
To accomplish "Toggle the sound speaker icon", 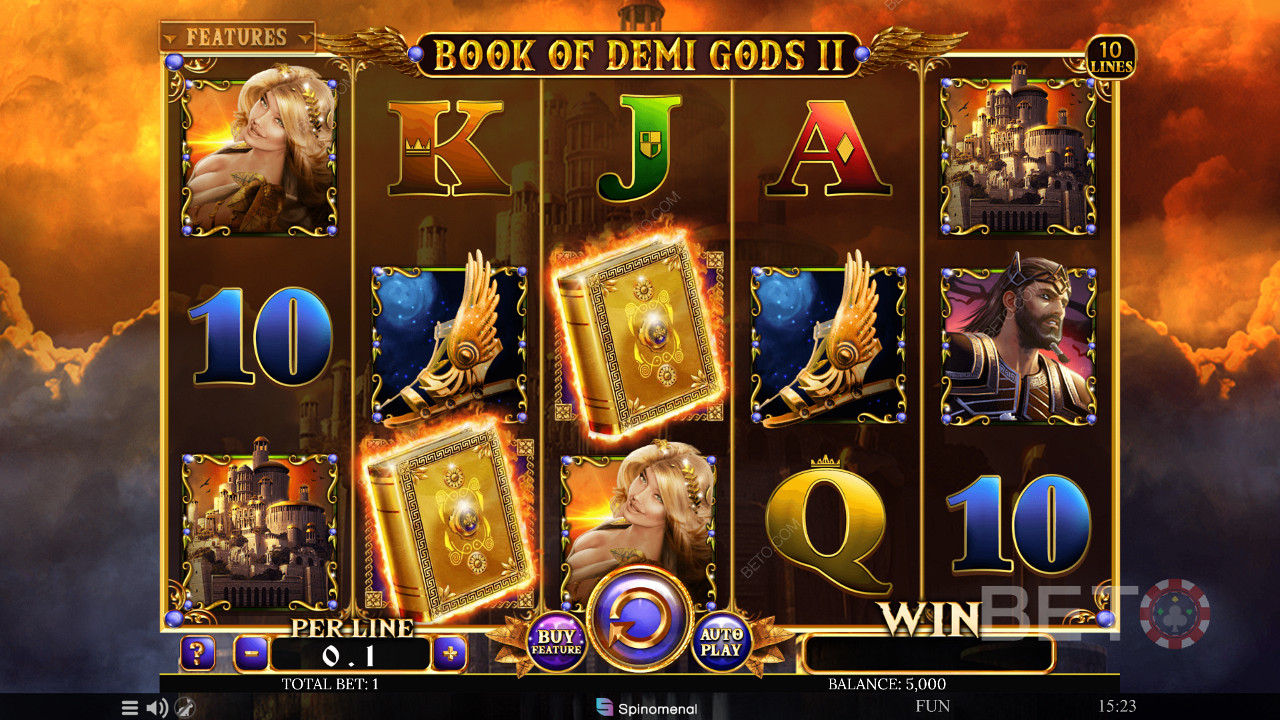I will (x=157, y=708).
